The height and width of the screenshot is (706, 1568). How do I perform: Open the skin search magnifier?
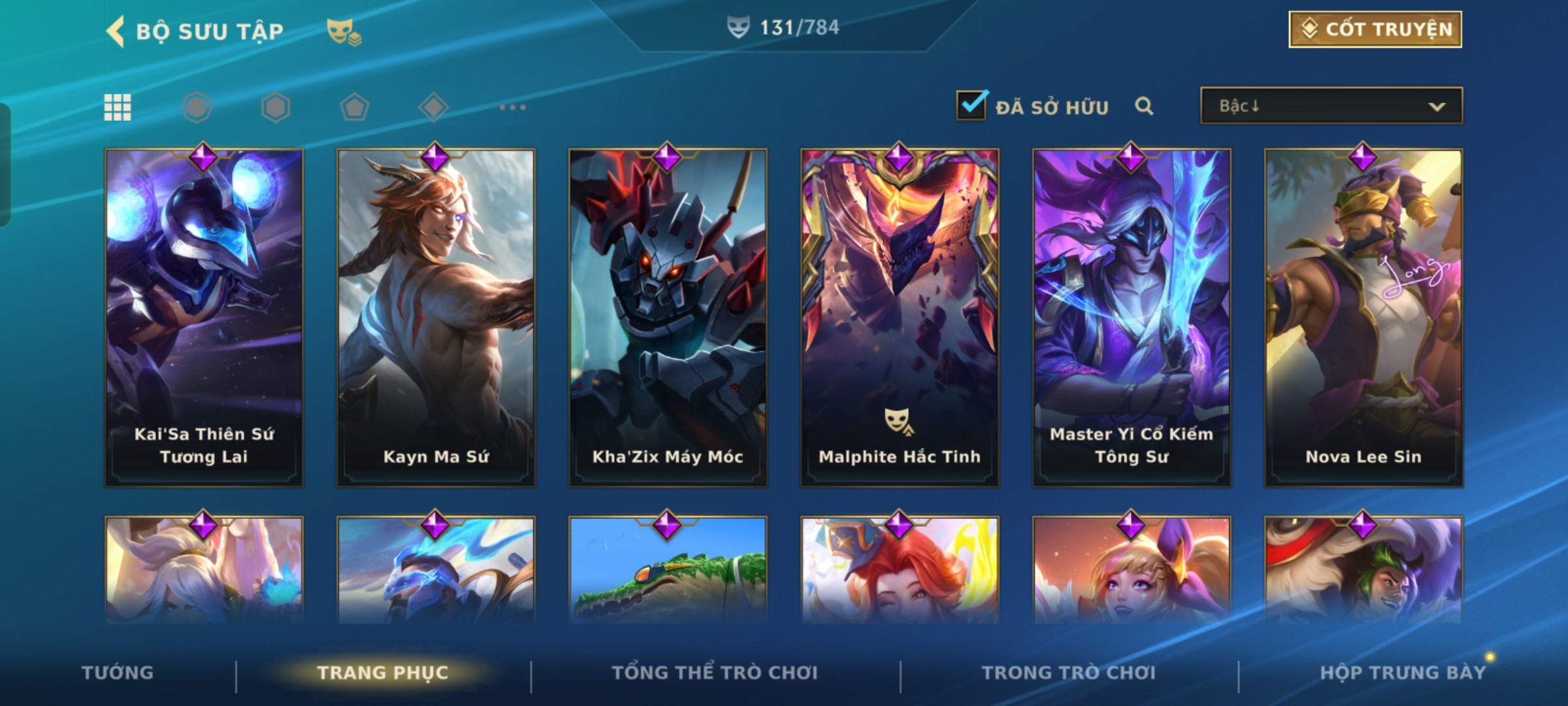pos(1144,106)
